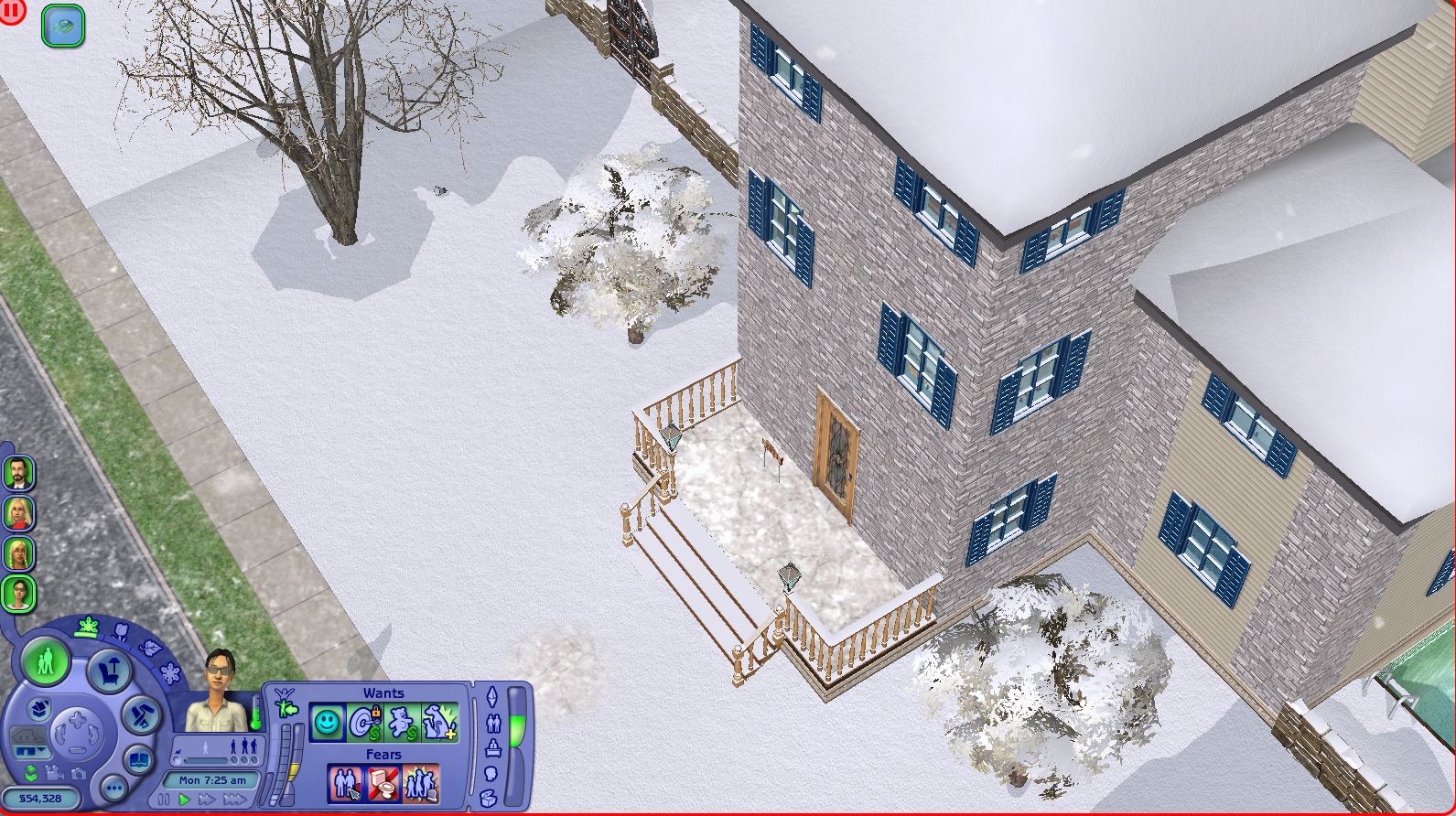Set game speed to normal play
Screen dimensions: 1456x816
[184, 800]
